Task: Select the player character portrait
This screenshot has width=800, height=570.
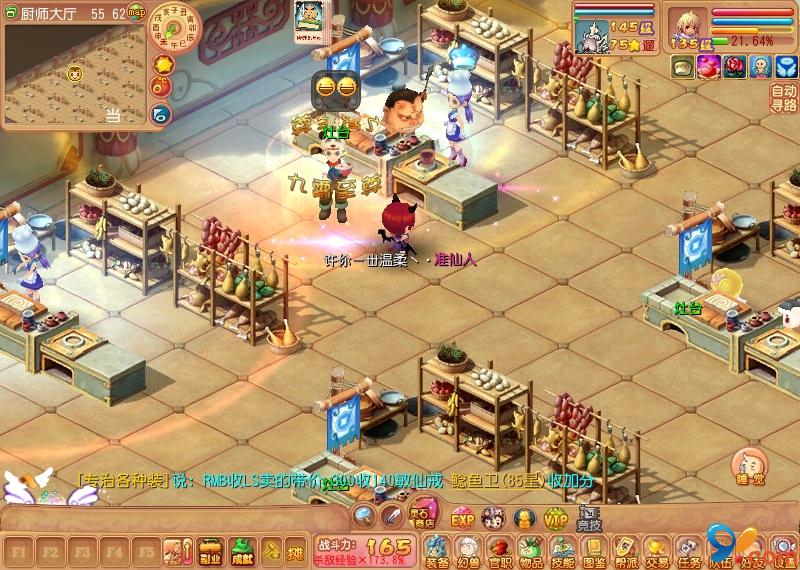Action: click(689, 24)
